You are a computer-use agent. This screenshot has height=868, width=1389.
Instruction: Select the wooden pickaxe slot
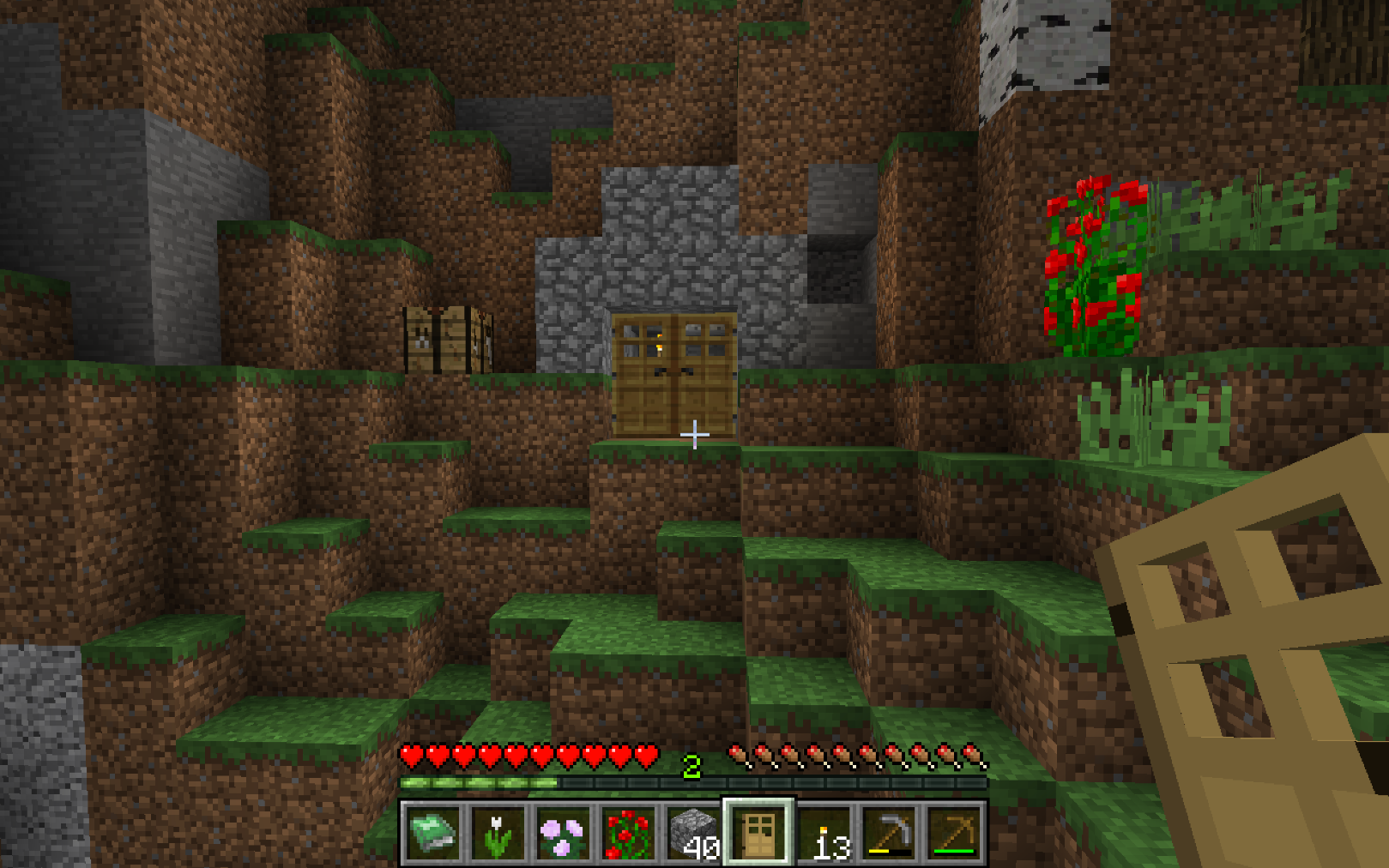[954, 834]
